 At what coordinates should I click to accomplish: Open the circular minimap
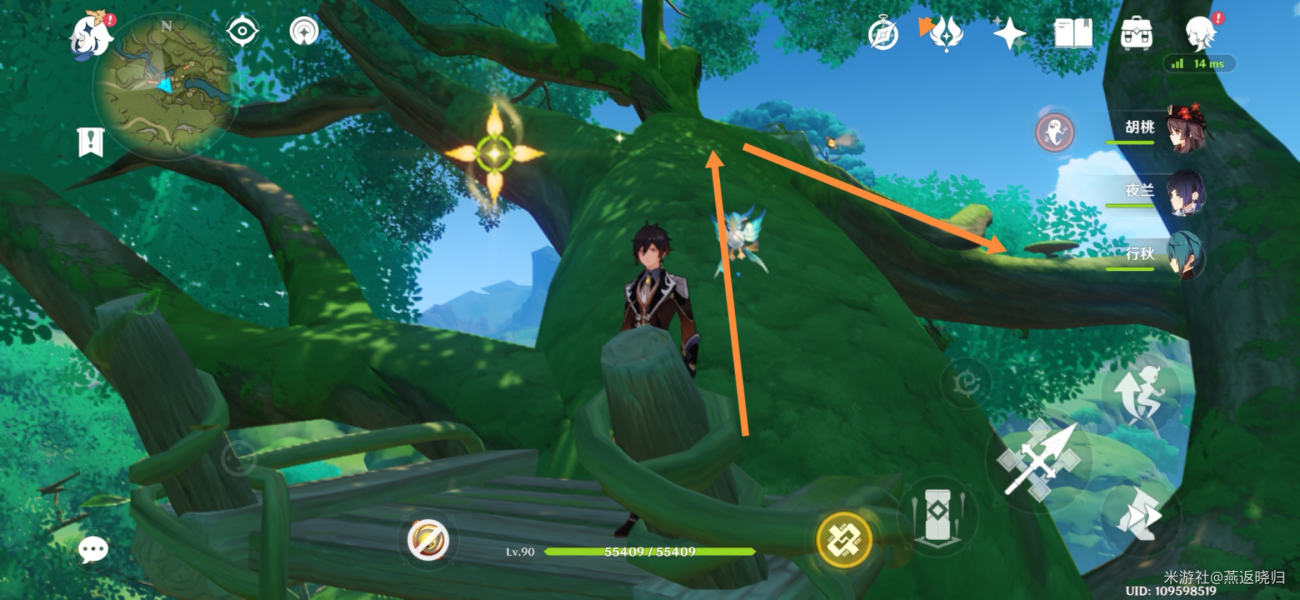(x=165, y=85)
